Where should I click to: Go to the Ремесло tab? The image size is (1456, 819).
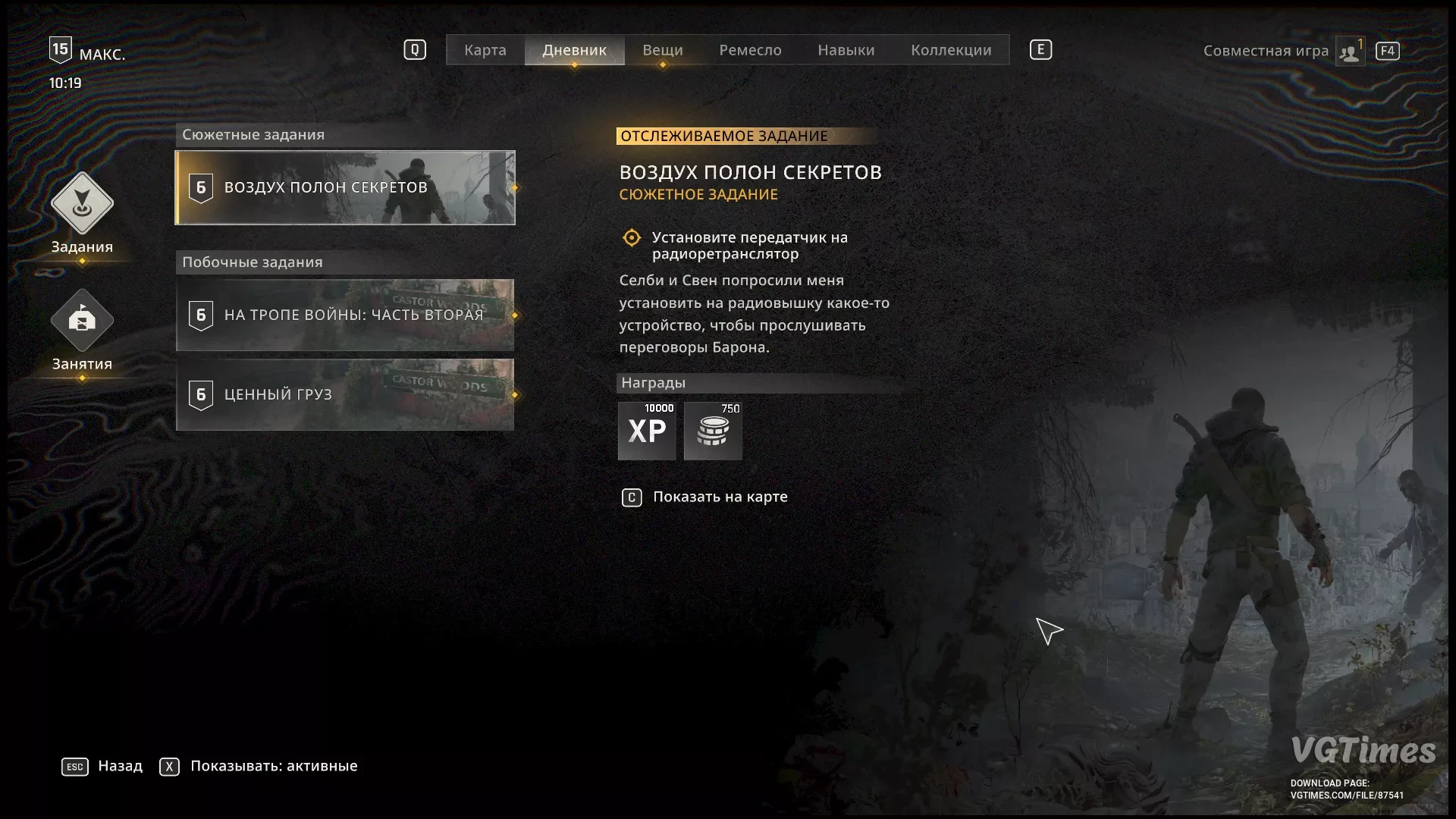pos(750,50)
